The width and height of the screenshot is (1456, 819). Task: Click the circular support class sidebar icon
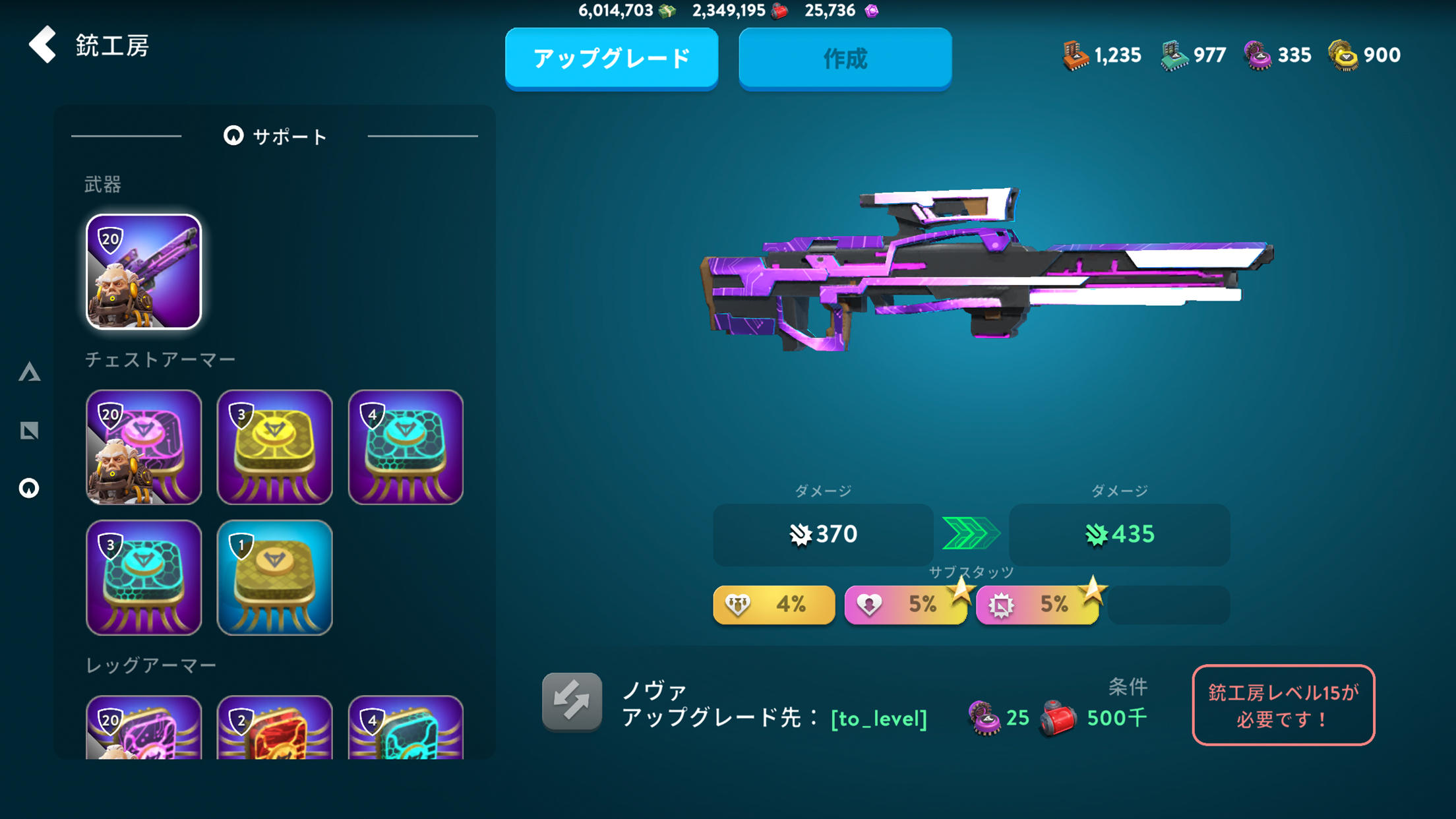pyautogui.click(x=30, y=488)
